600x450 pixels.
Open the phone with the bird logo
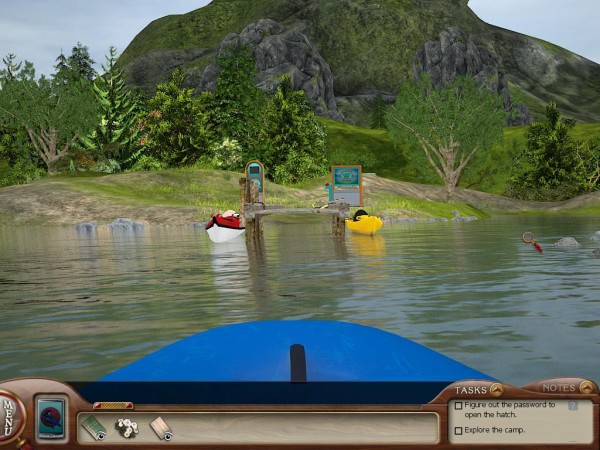click(51, 417)
